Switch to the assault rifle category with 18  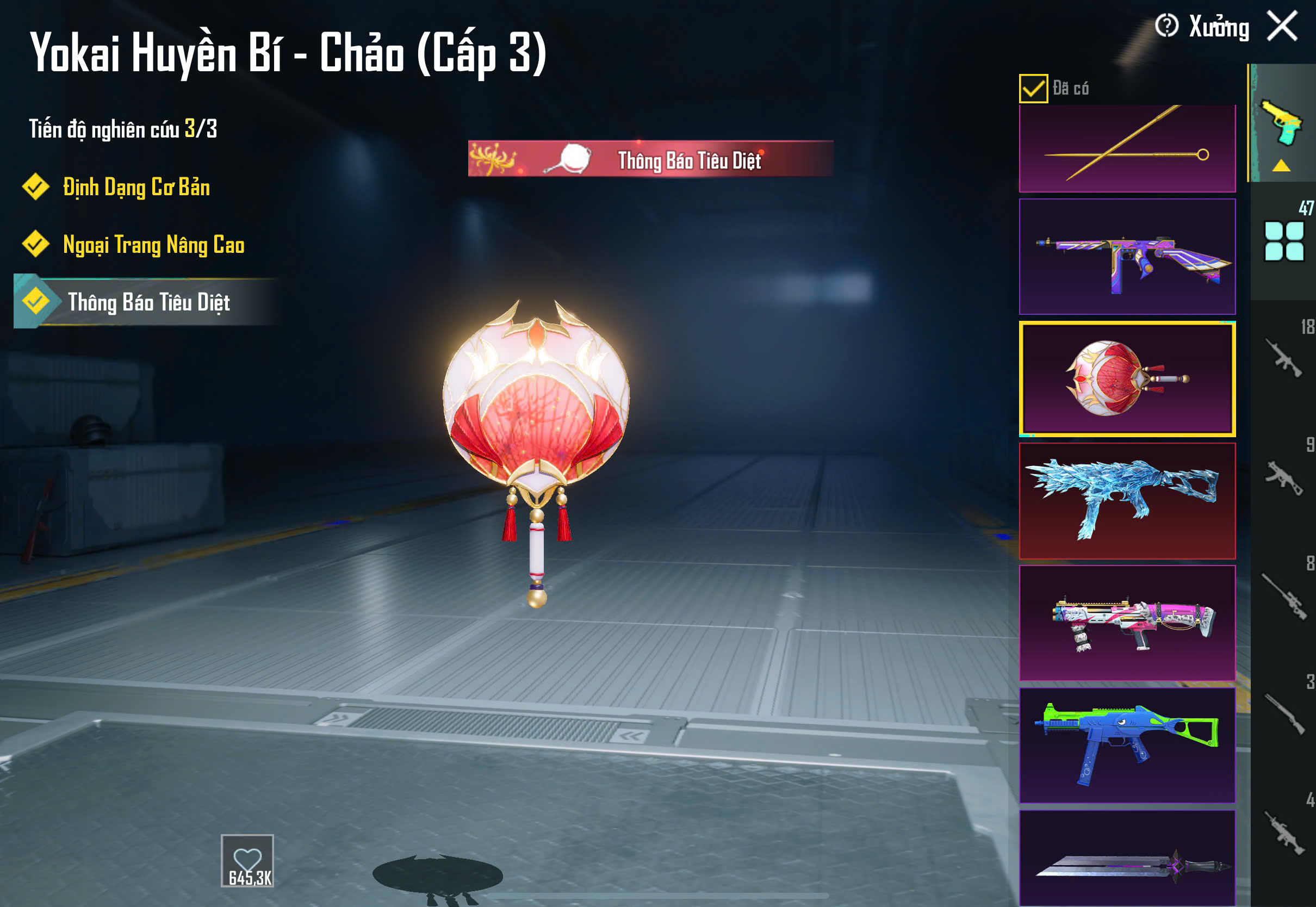pos(1283,358)
